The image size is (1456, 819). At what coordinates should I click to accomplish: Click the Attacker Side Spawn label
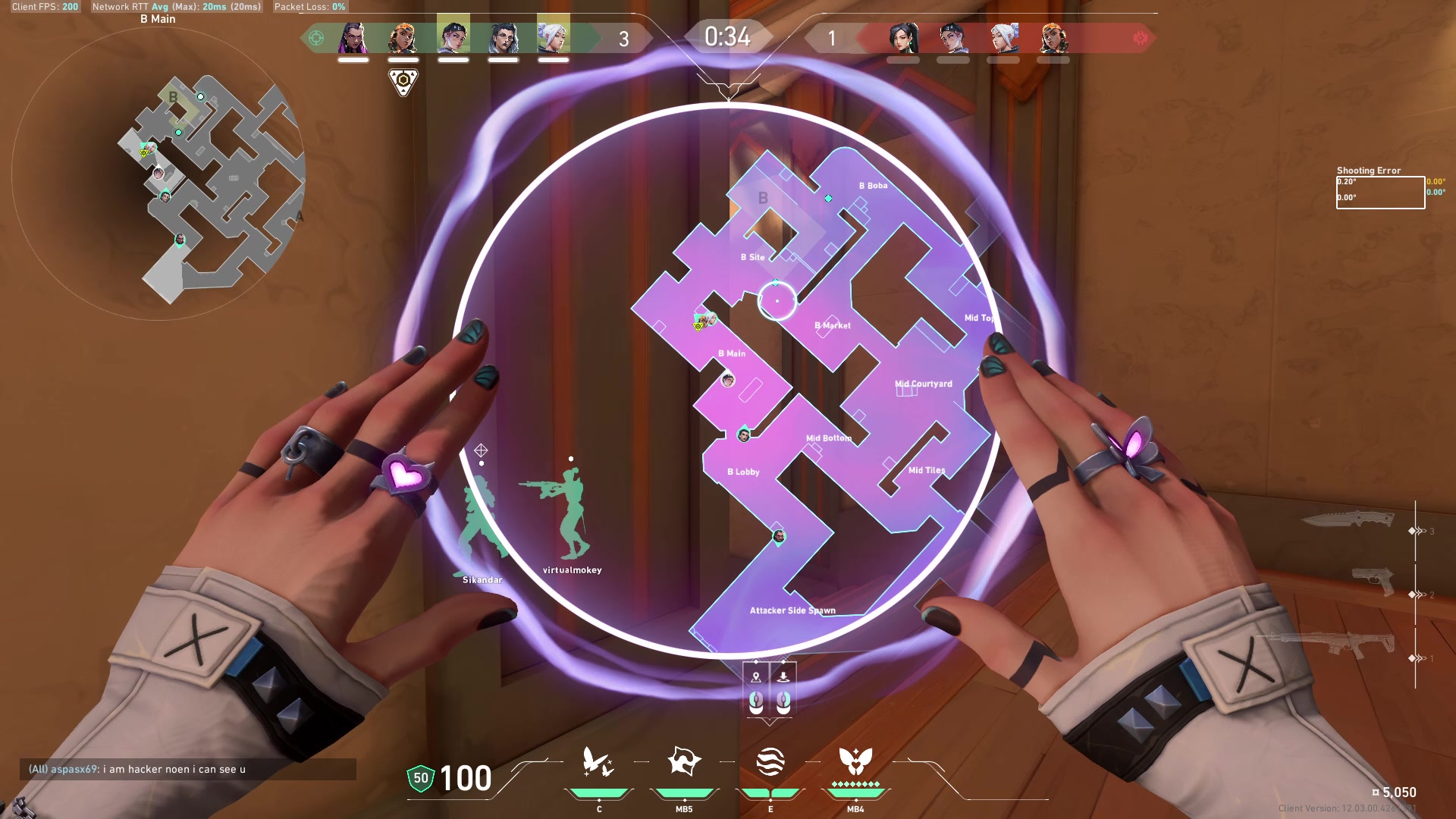point(792,610)
